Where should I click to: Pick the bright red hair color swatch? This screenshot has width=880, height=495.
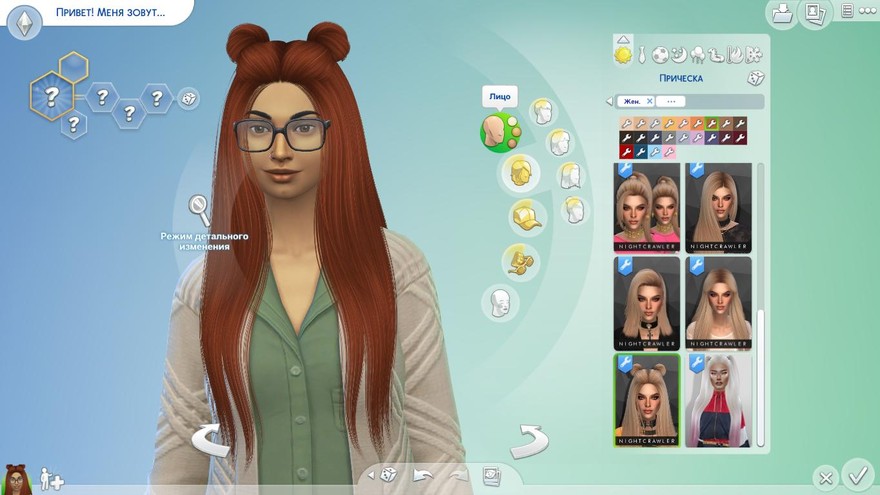click(x=626, y=152)
